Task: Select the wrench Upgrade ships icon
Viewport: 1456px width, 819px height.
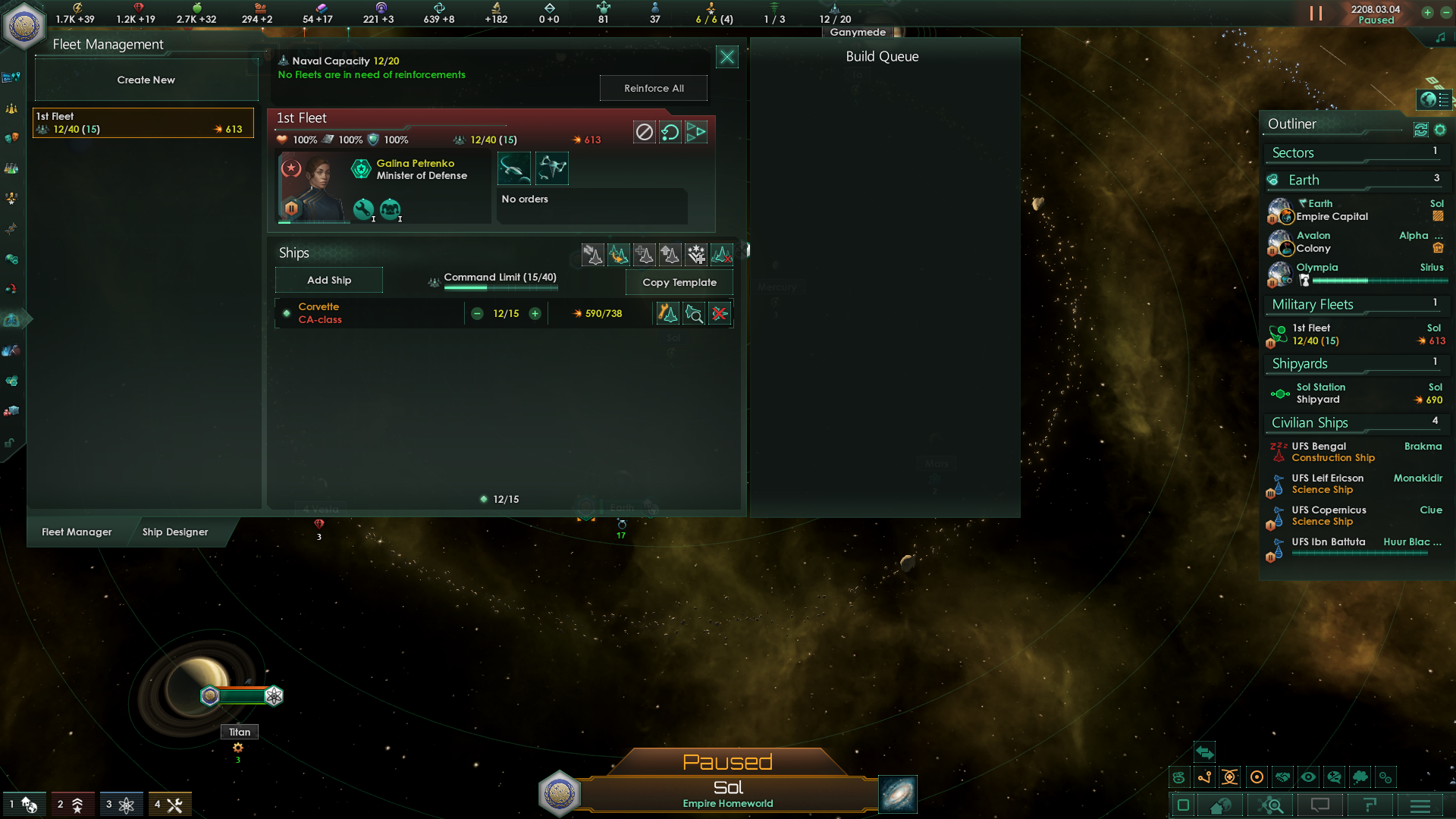Action: pos(667,312)
